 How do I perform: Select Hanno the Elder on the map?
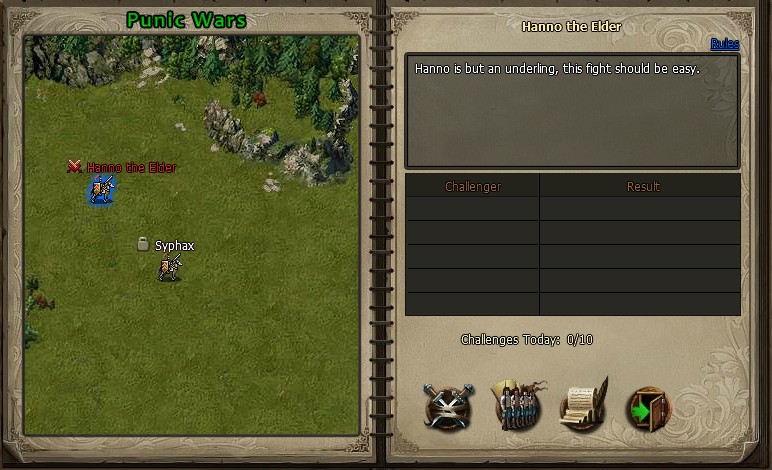[x=100, y=188]
